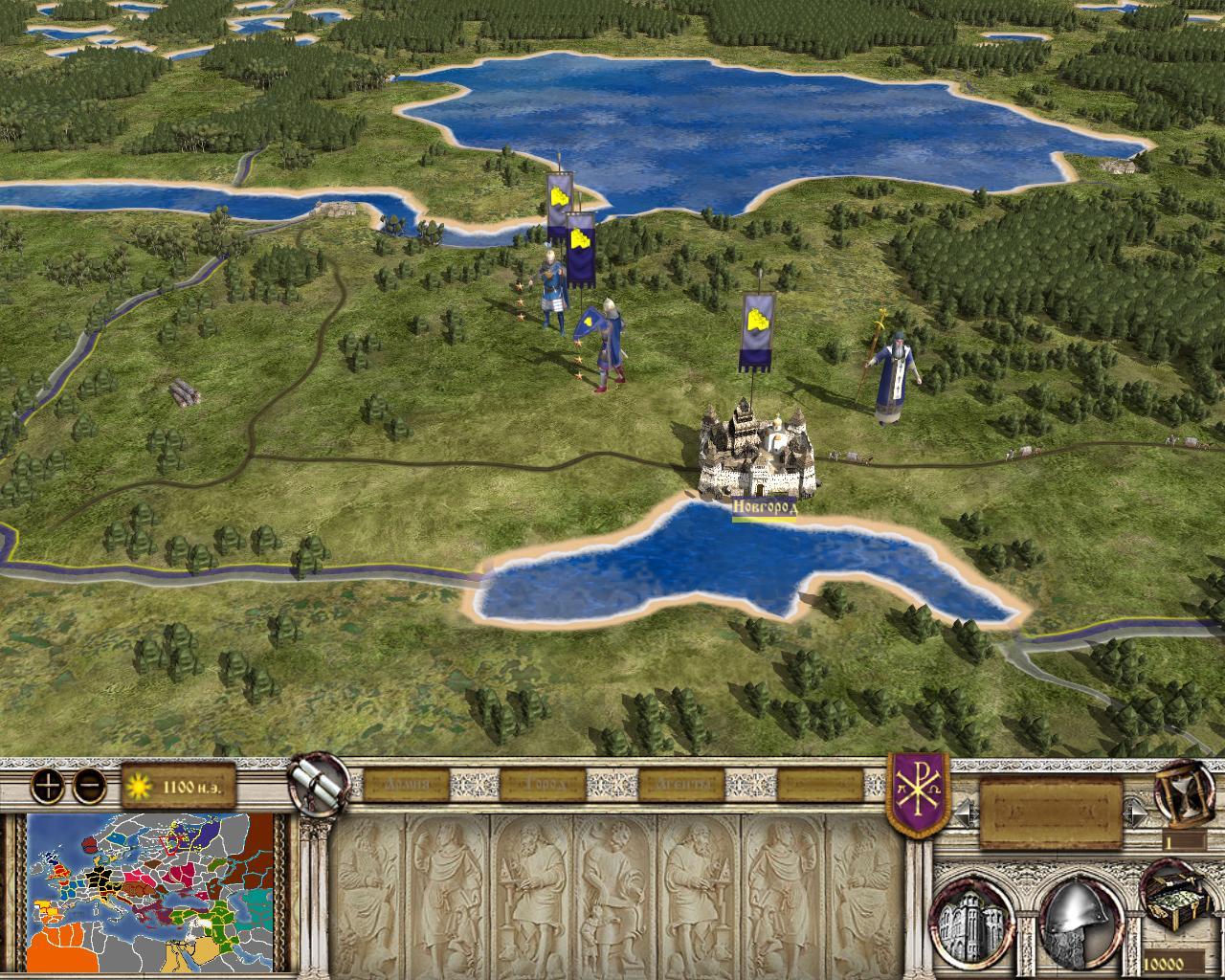
Task: Switch to the Агенты (Agents) tab
Action: [x=681, y=785]
